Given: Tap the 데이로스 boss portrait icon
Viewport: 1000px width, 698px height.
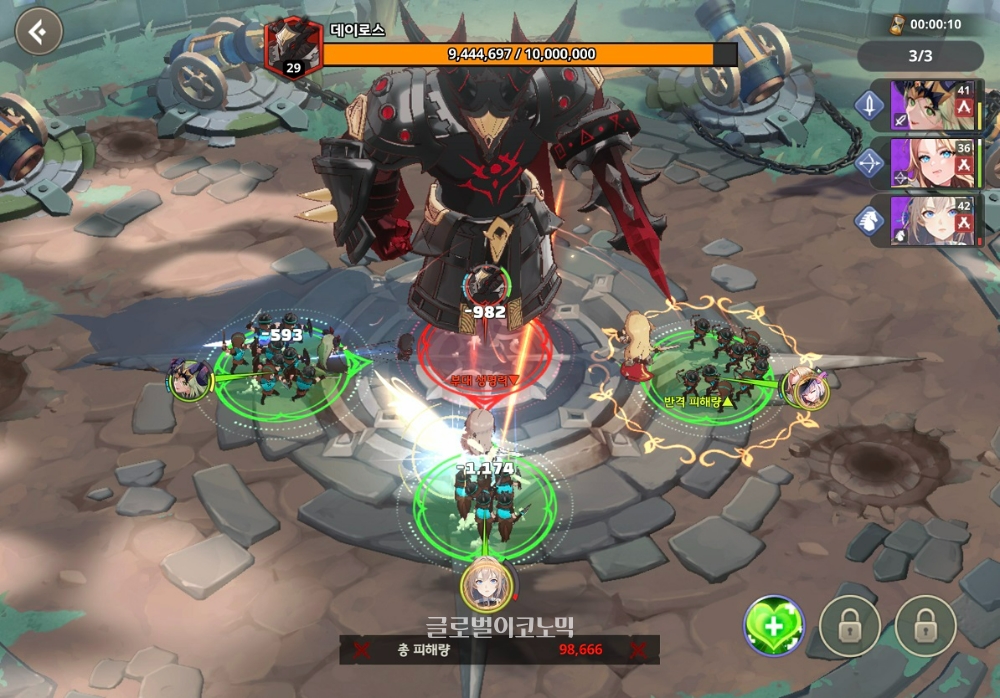Looking at the screenshot, I should (292, 47).
